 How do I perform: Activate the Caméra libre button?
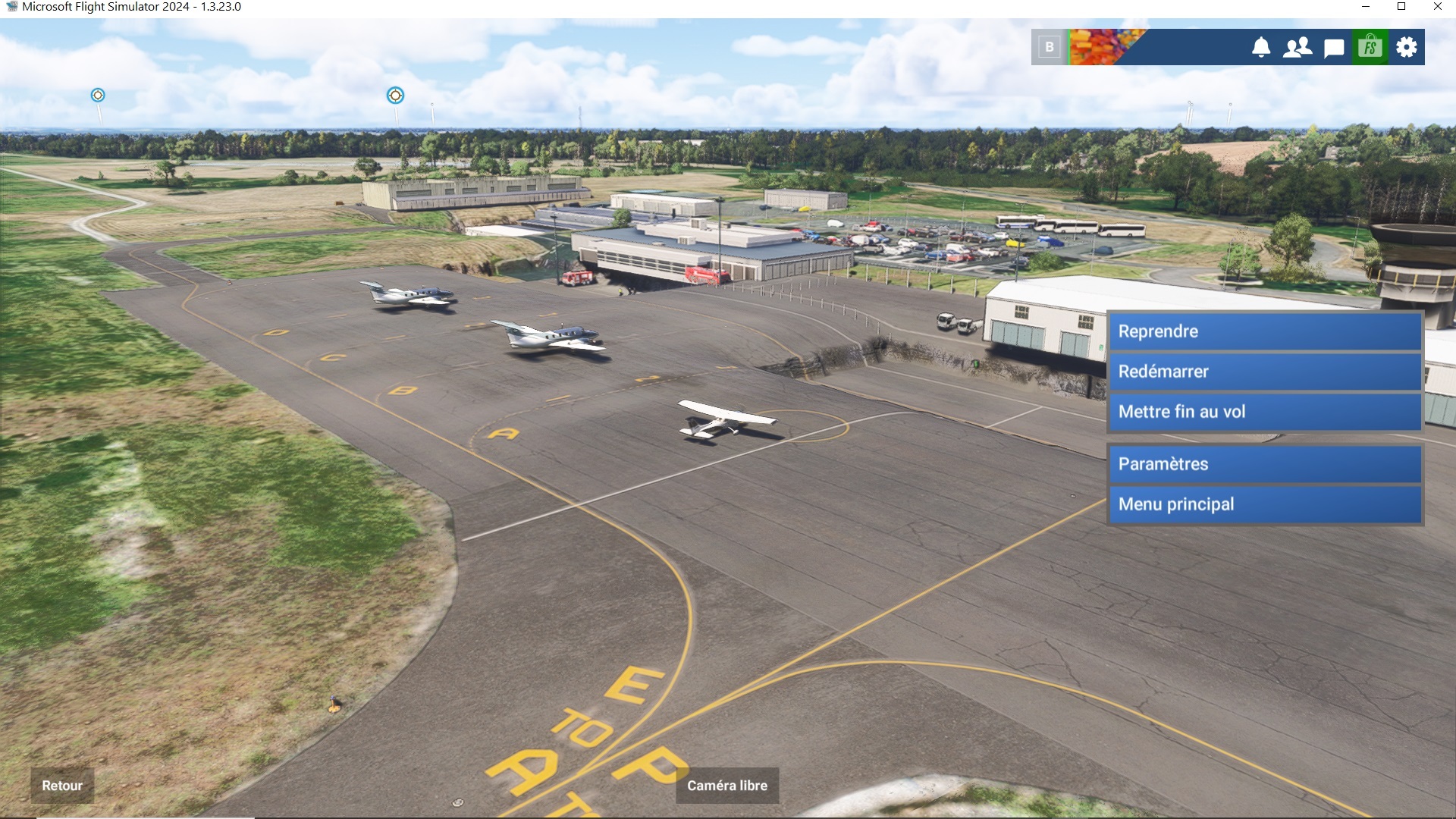click(x=726, y=786)
